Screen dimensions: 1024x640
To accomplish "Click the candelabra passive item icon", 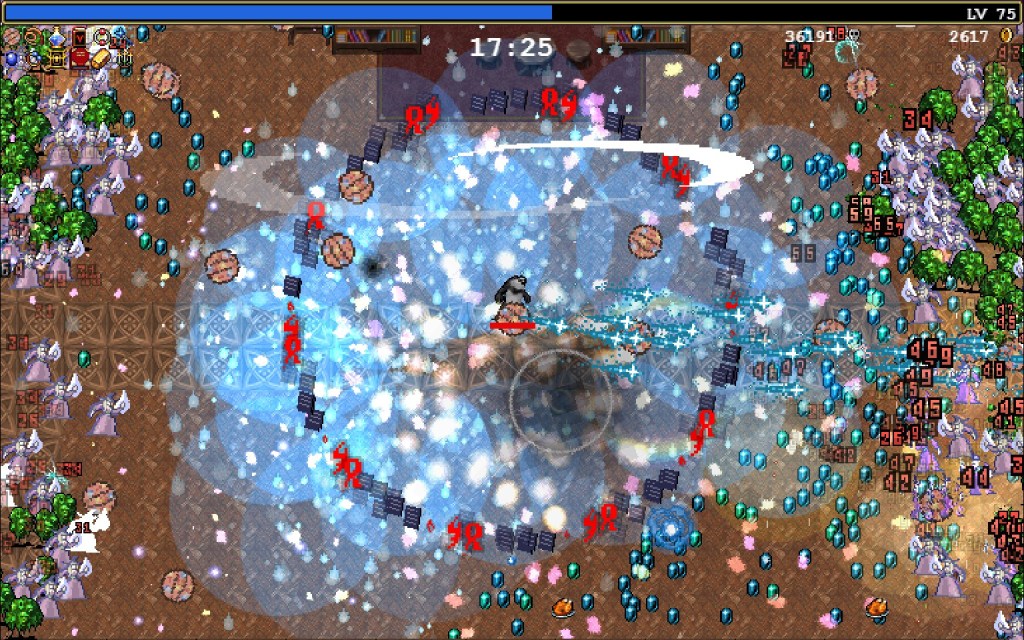I will 125,59.
